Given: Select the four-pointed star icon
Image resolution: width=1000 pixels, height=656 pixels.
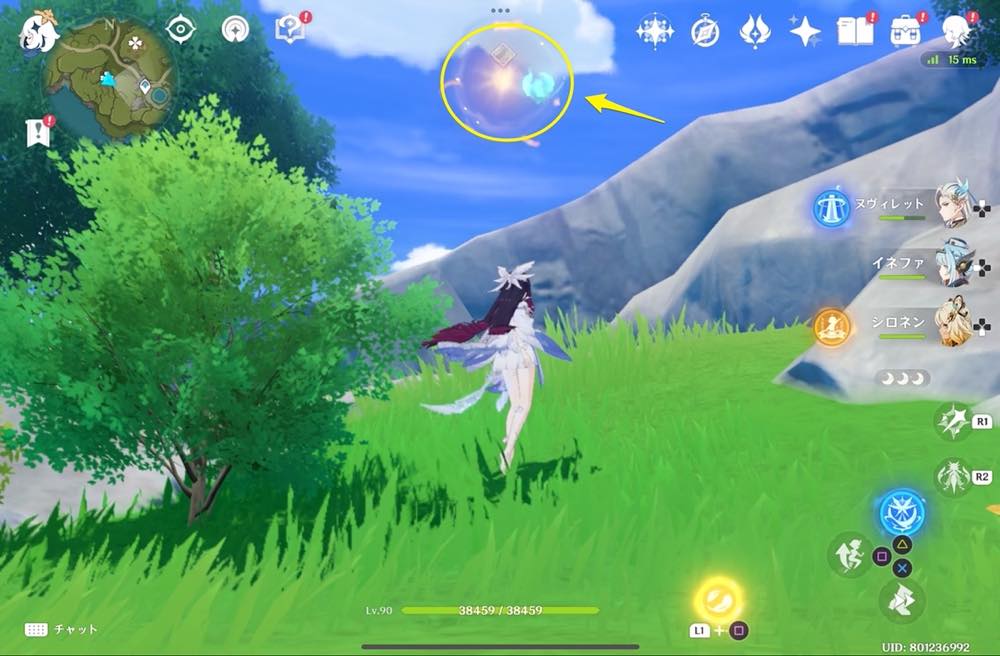Looking at the screenshot, I should [x=804, y=32].
